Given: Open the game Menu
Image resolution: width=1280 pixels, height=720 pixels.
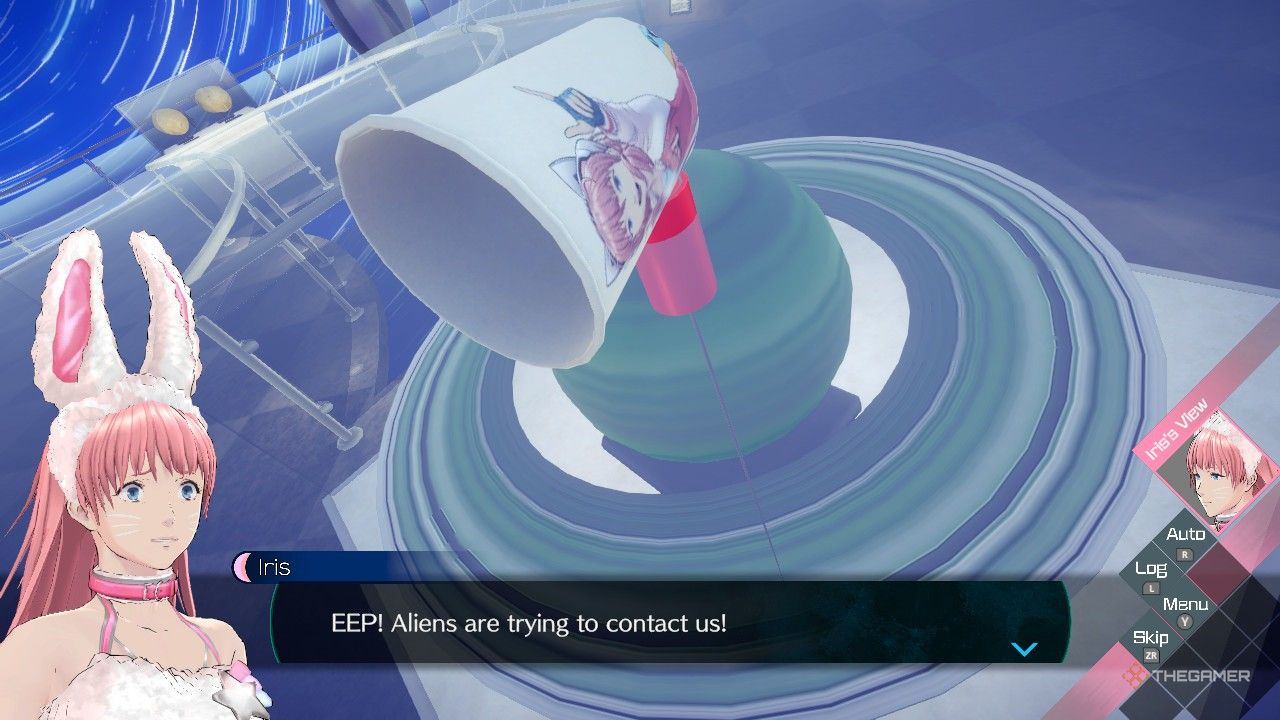Looking at the screenshot, I should [1186, 604].
